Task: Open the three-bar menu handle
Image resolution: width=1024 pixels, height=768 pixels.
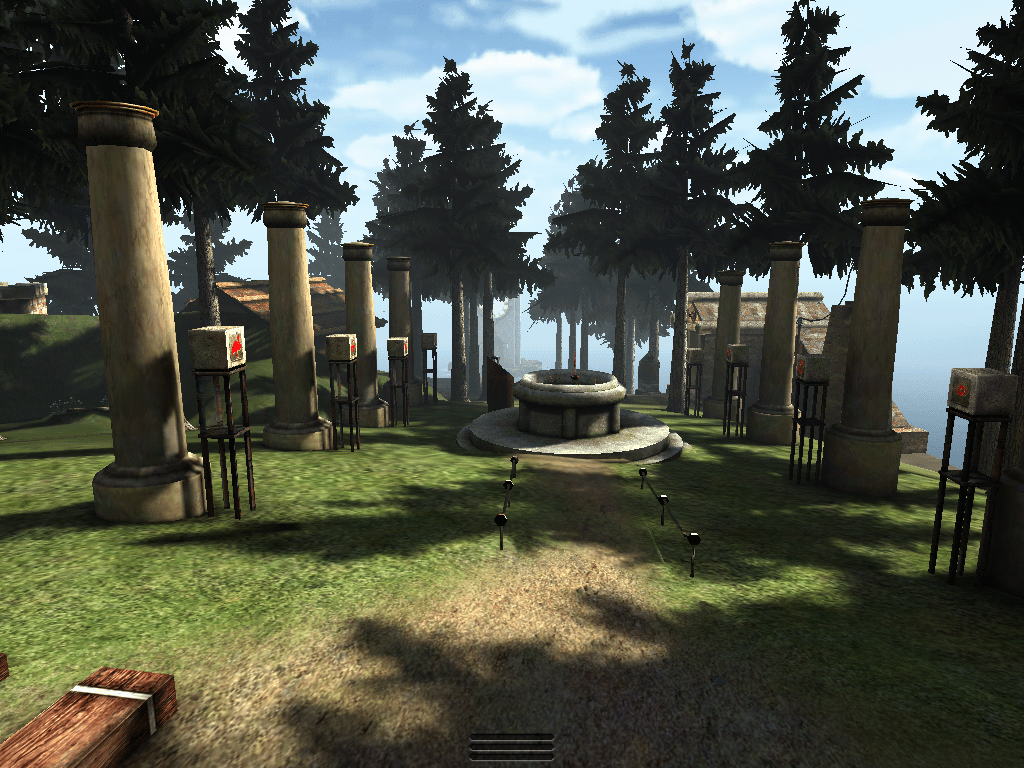Action: [x=512, y=747]
